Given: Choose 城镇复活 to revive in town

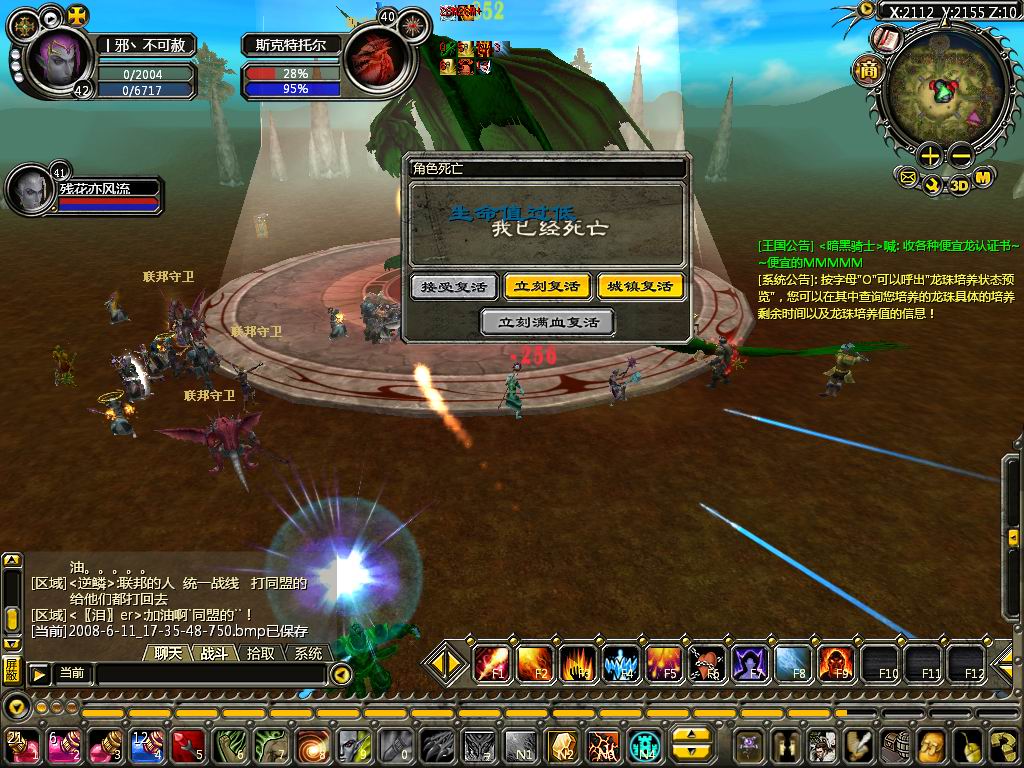Looking at the screenshot, I should (x=641, y=287).
